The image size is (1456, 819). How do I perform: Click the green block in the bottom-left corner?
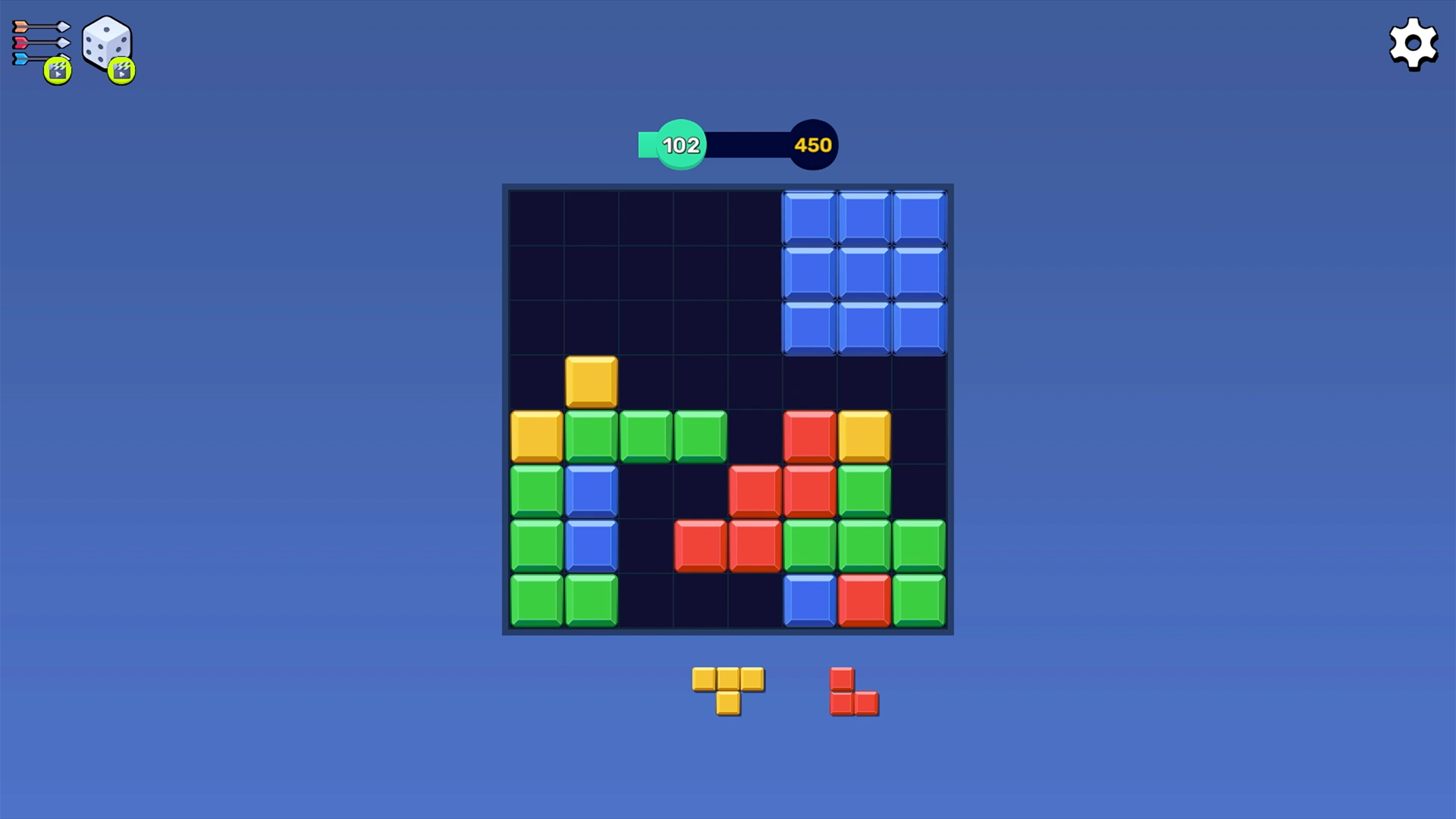coord(538,599)
